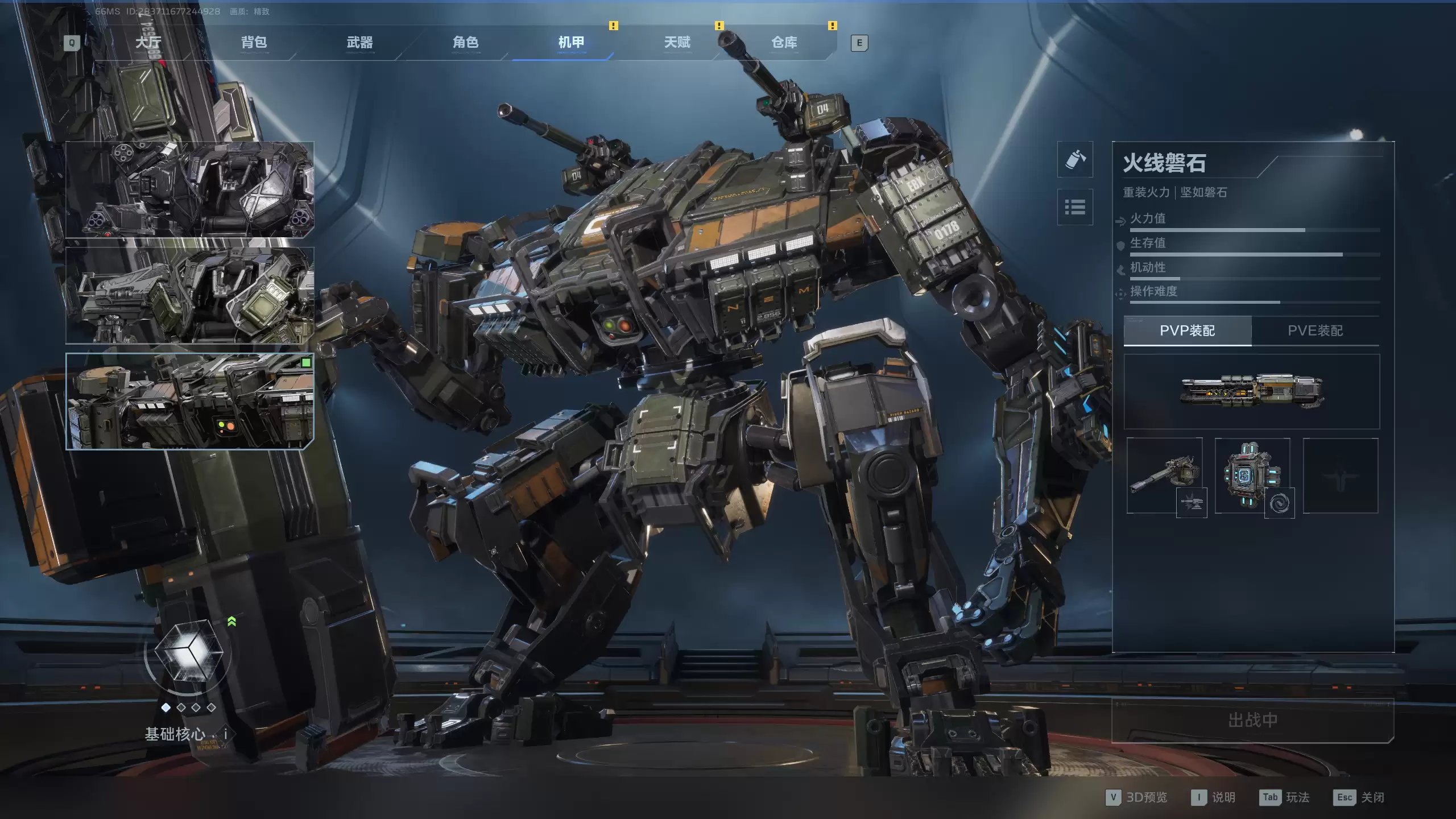This screenshot has height=819, width=1456.
Task: Open the 背包 backpack tab
Action: [254, 43]
